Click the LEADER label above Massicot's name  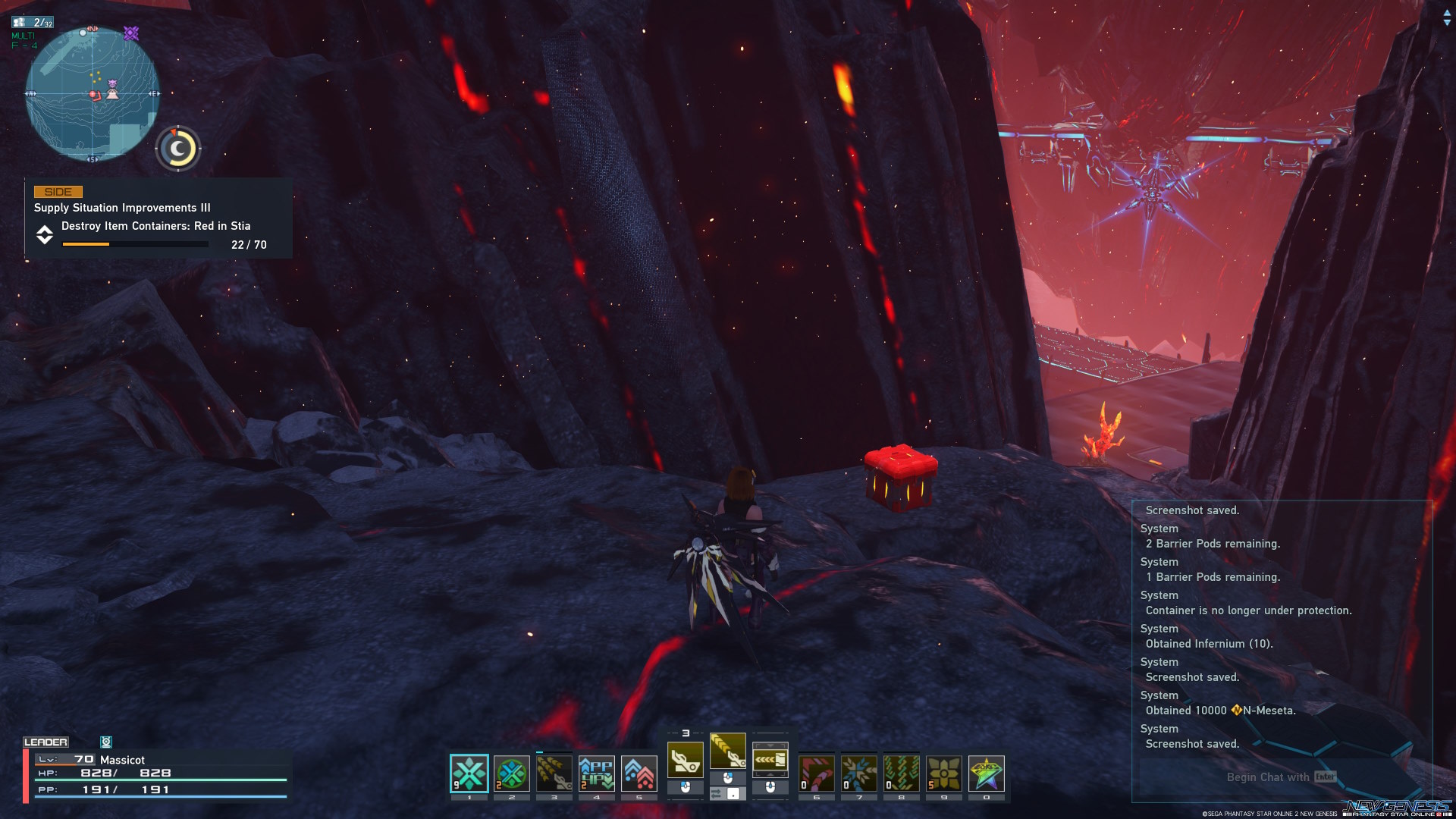tap(47, 742)
